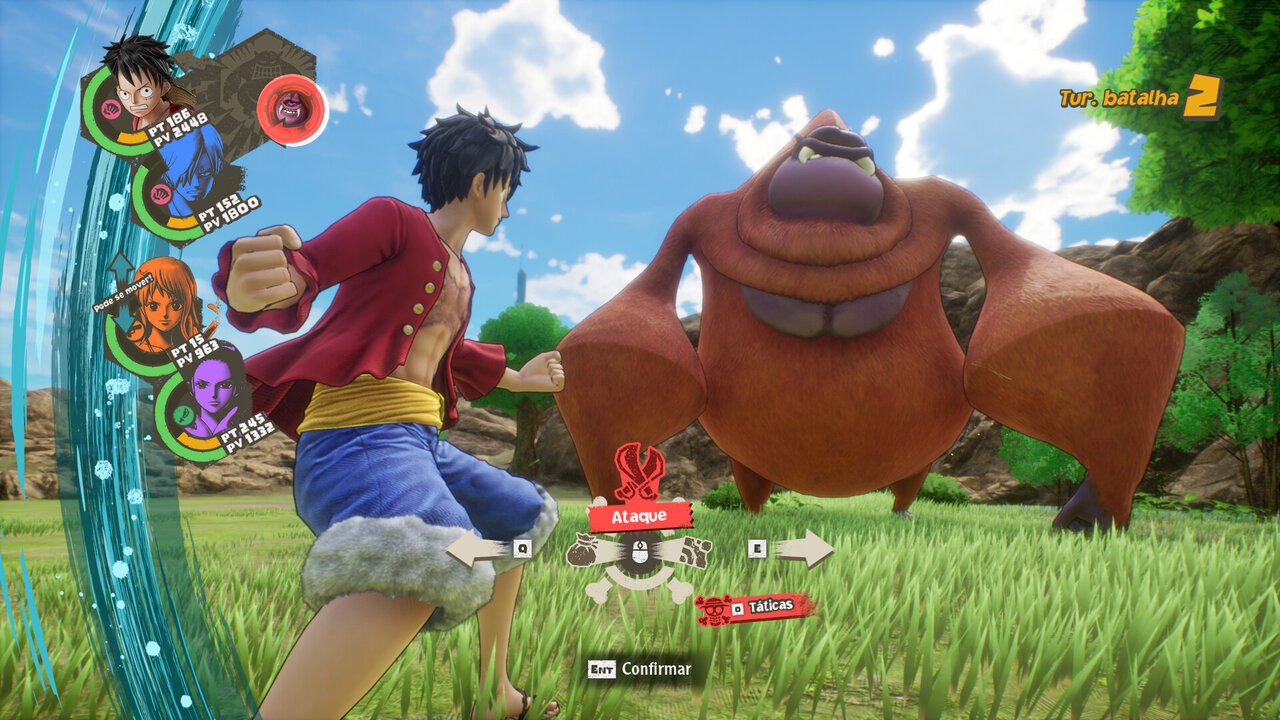Image resolution: width=1280 pixels, height=720 pixels.
Task: Click the left arrow to switch character
Action: (x=478, y=548)
